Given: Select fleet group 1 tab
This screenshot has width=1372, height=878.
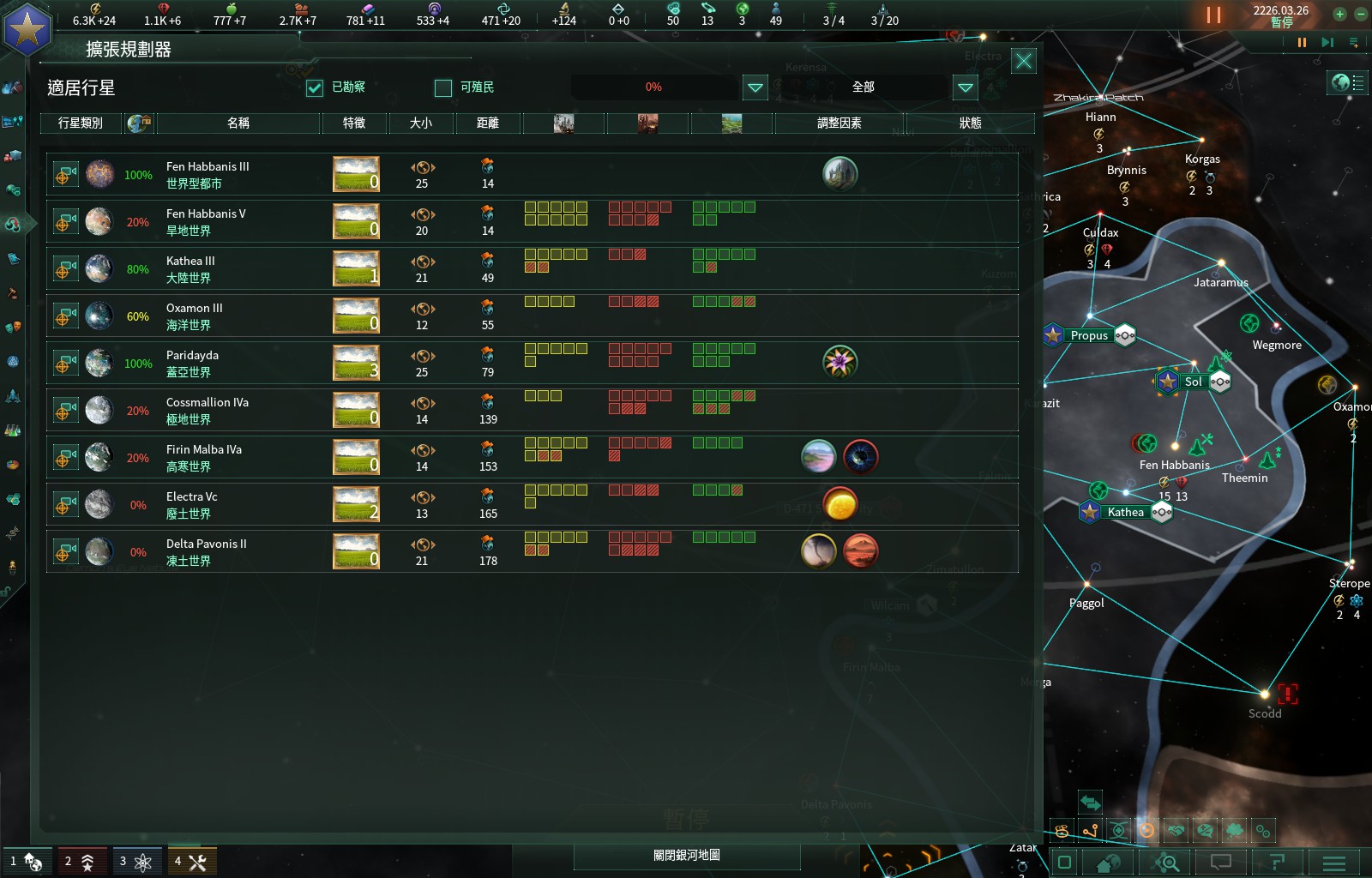Looking at the screenshot, I should (x=27, y=861).
